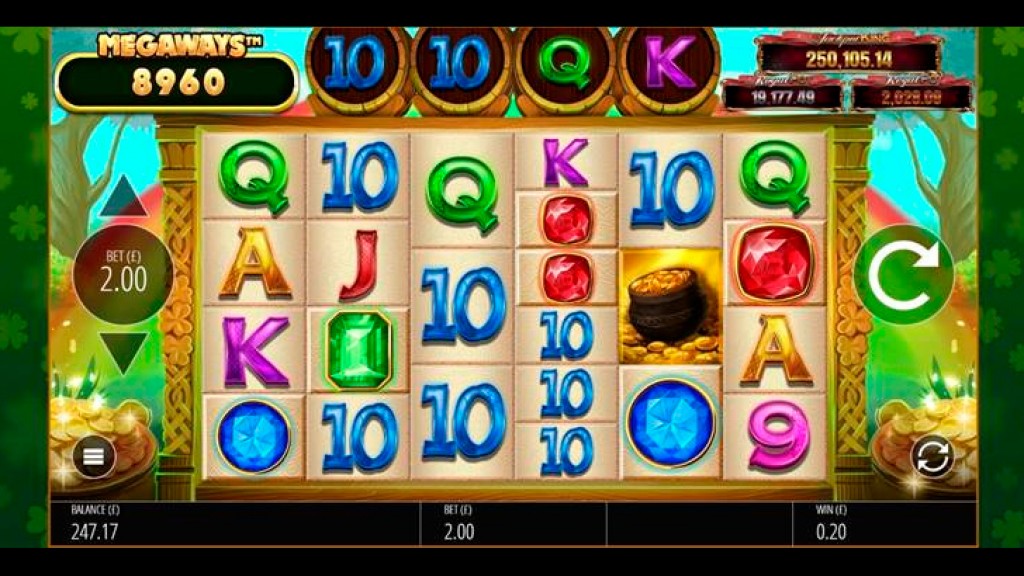
Task: Spin the reels with the green arrow button
Action: 904,274
